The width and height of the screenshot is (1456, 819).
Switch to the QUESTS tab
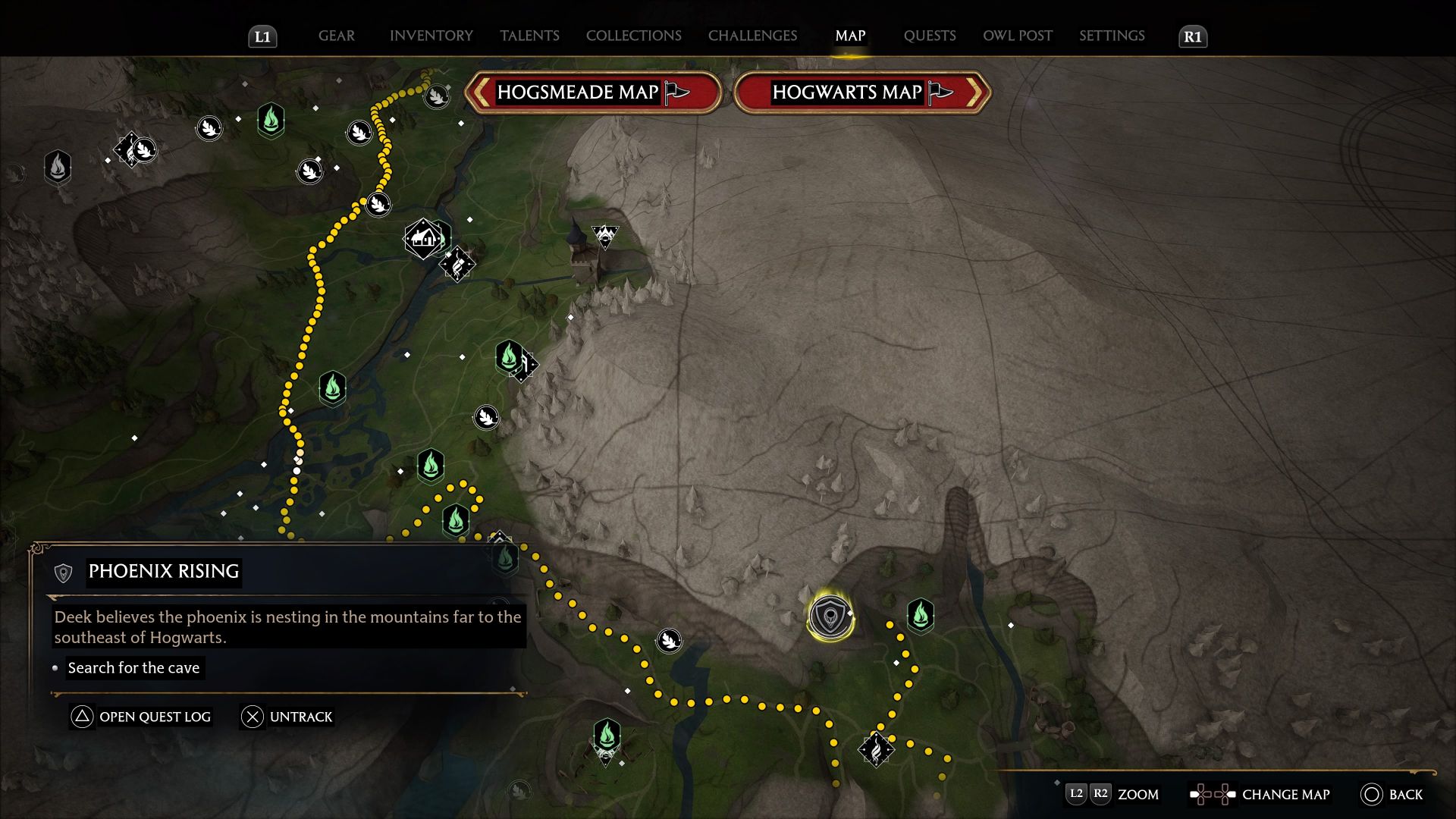(x=930, y=36)
